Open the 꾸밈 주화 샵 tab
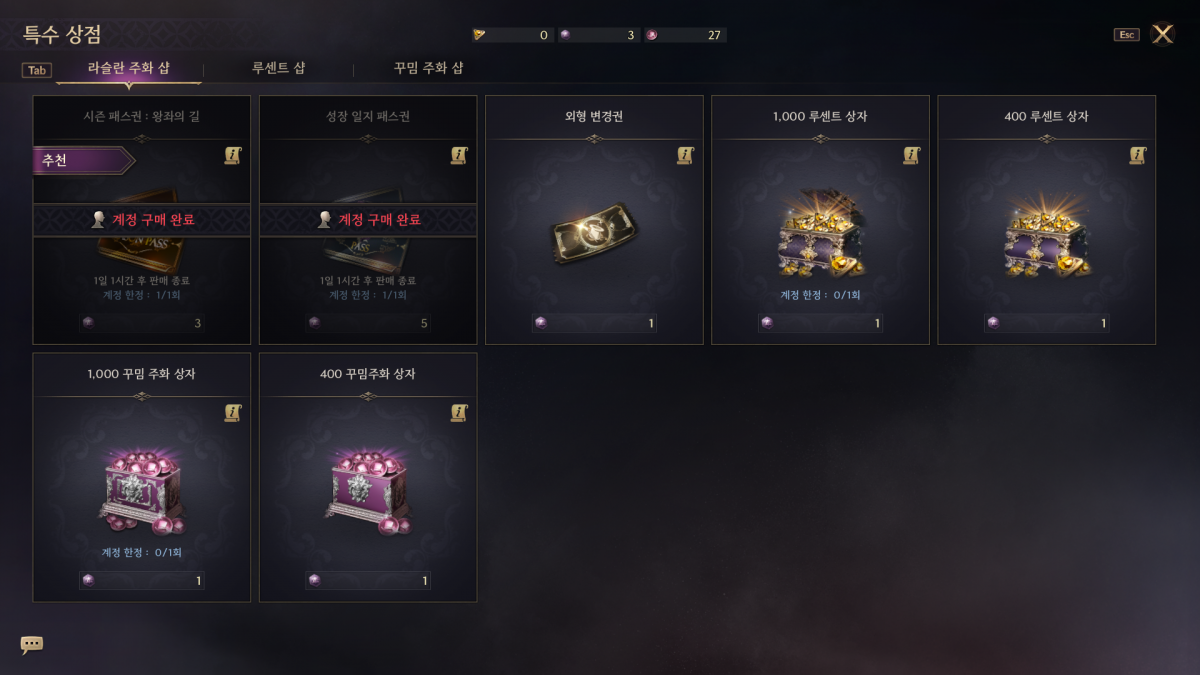The height and width of the screenshot is (675, 1200). coord(428,69)
